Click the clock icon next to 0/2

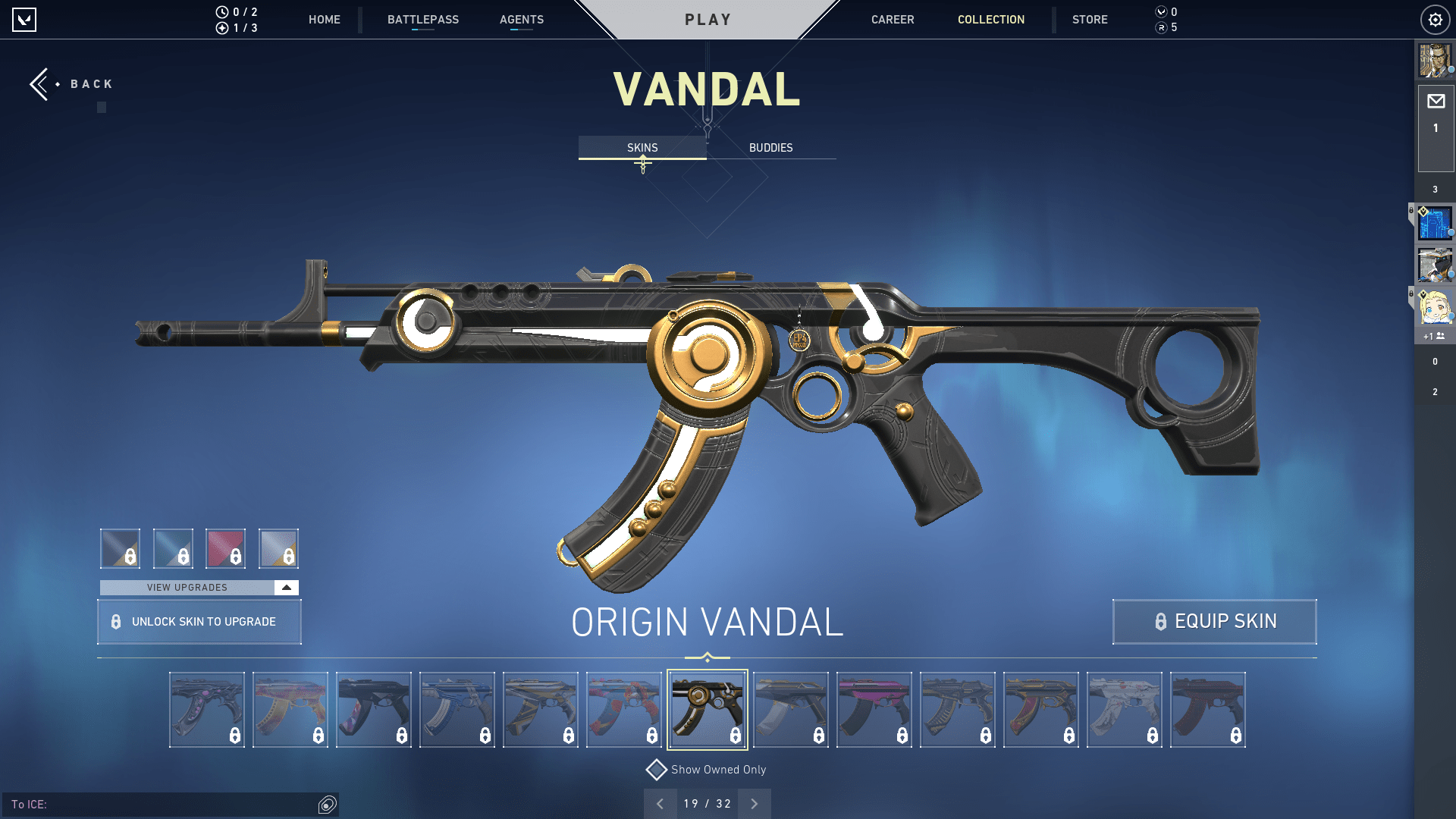pos(221,11)
